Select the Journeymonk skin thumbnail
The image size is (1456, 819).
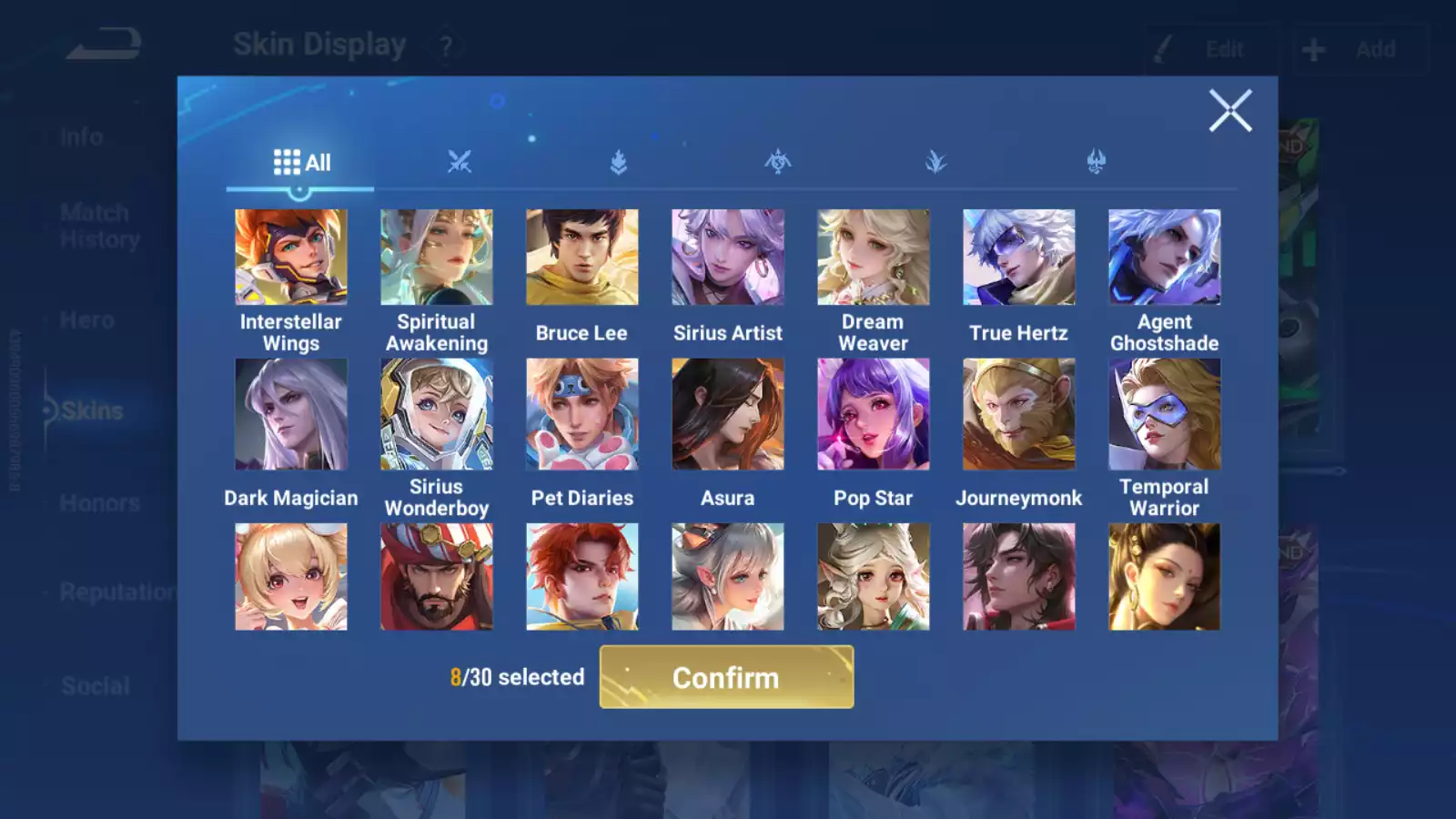click(1019, 414)
